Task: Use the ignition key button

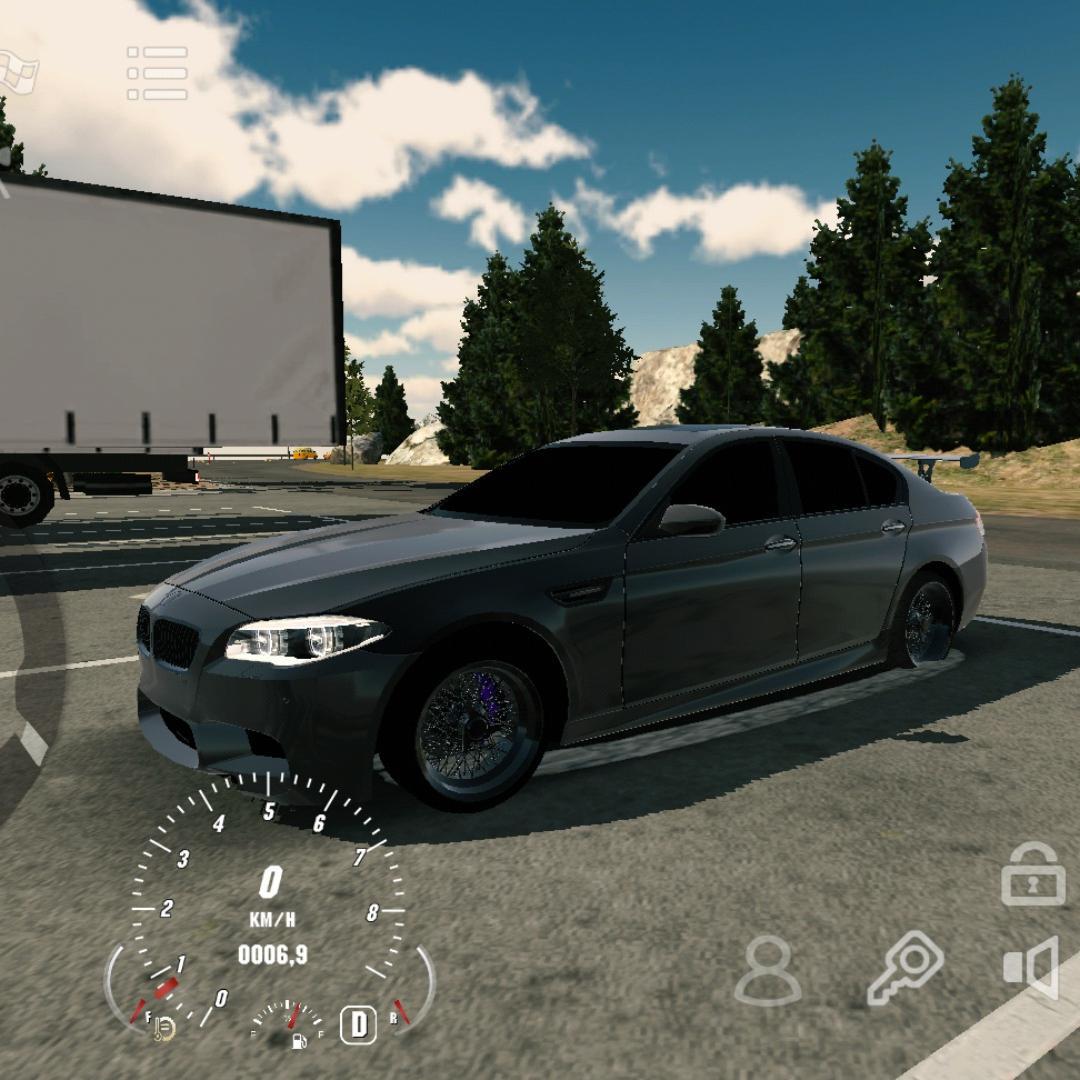Action: point(905,968)
